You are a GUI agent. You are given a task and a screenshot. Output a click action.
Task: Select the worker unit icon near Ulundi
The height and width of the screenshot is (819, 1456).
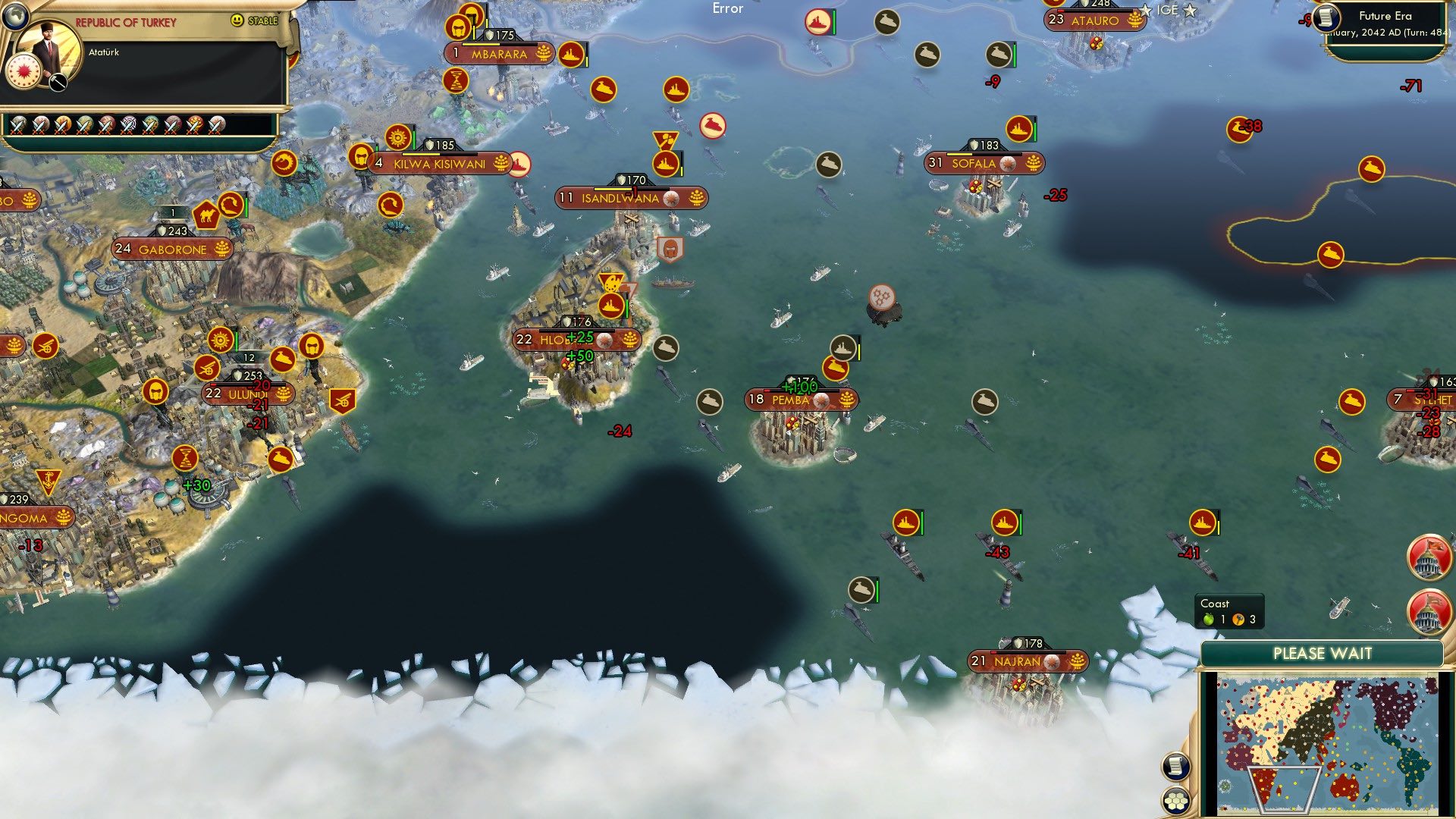[x=155, y=392]
